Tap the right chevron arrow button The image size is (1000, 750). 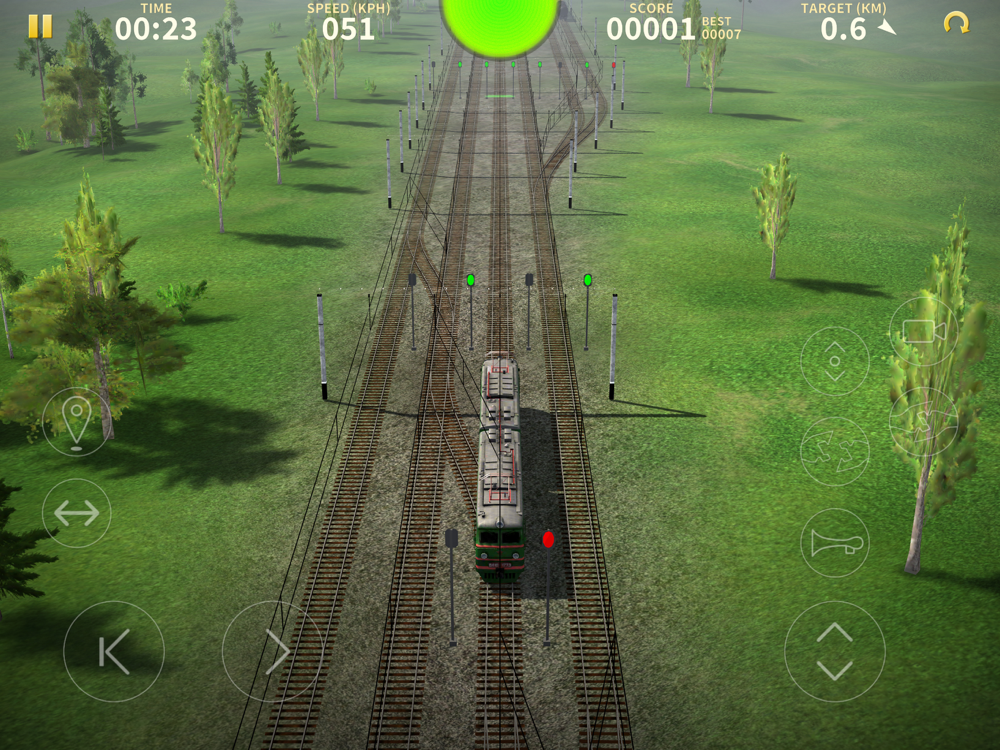(272, 651)
